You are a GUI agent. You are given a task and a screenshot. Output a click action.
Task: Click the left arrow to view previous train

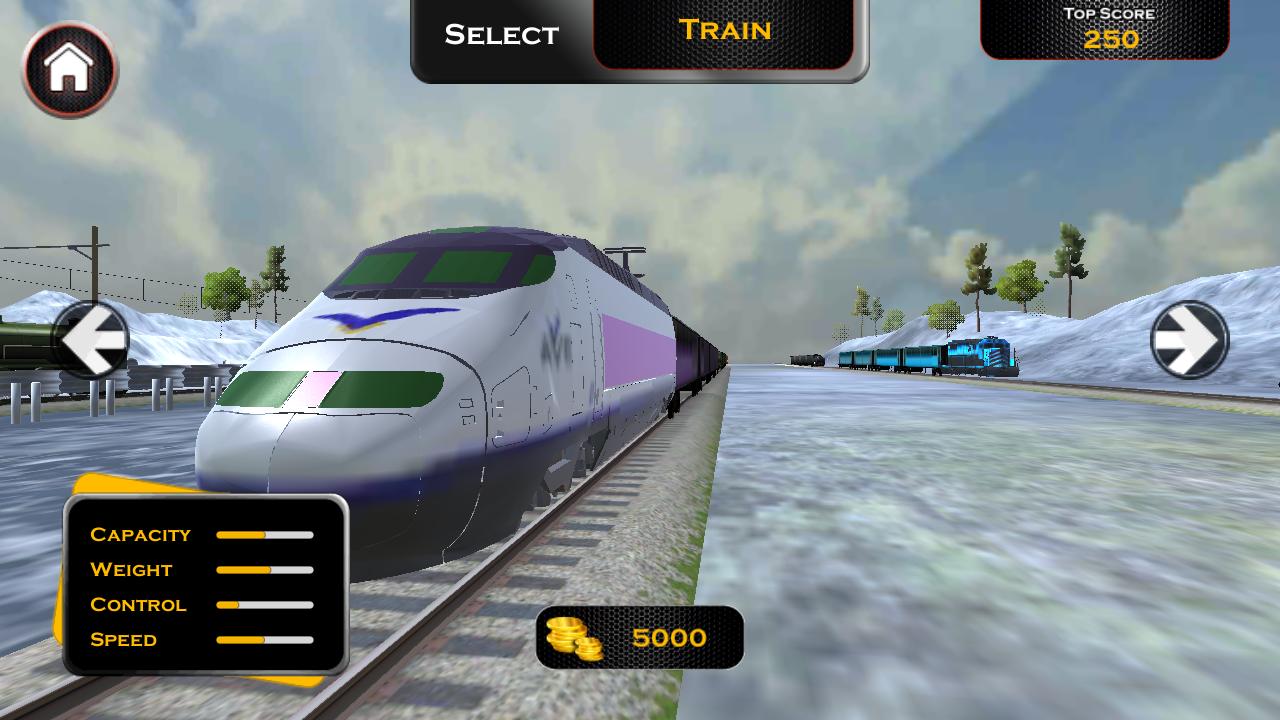coord(92,340)
